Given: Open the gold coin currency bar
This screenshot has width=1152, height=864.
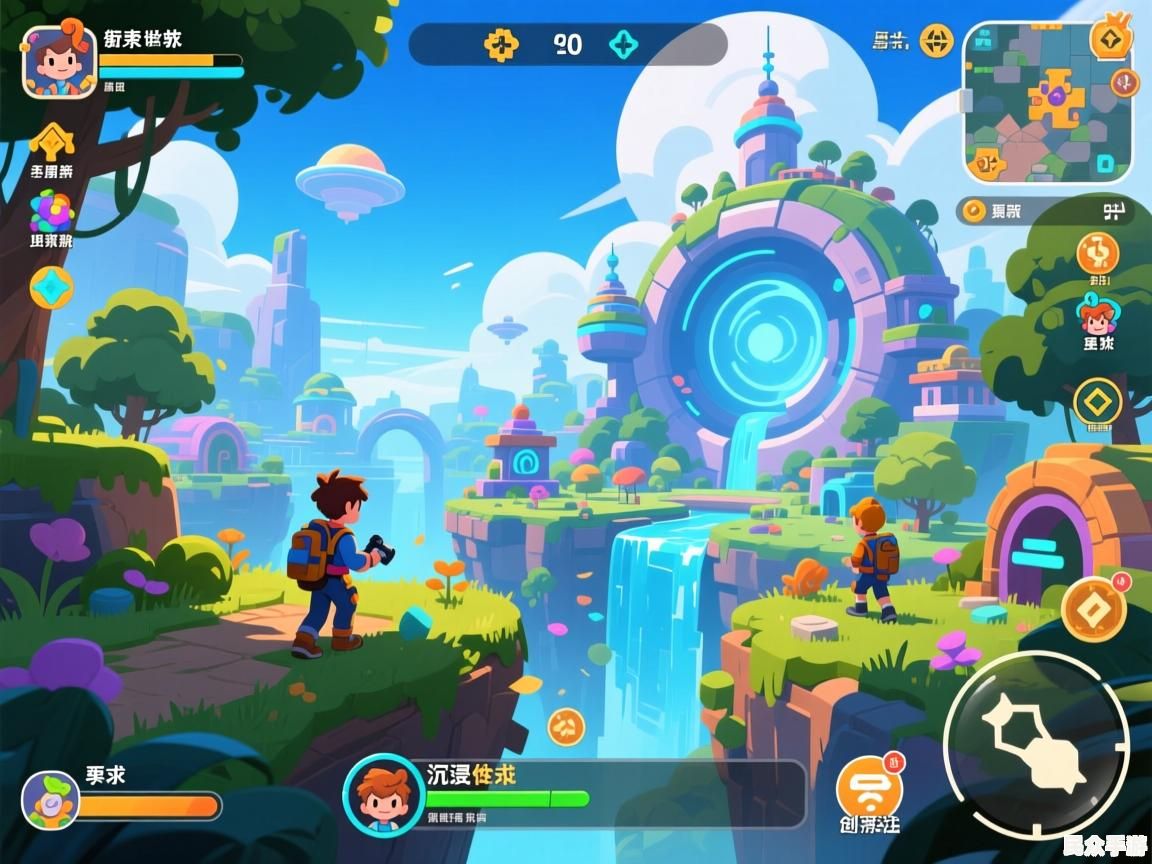Looking at the screenshot, I should (1044, 210).
